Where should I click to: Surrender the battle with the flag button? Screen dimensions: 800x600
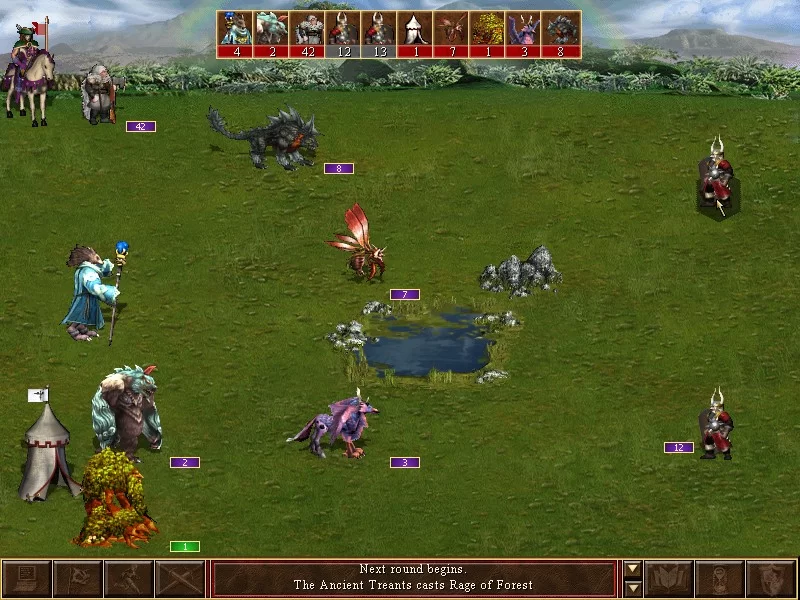click(x=77, y=579)
